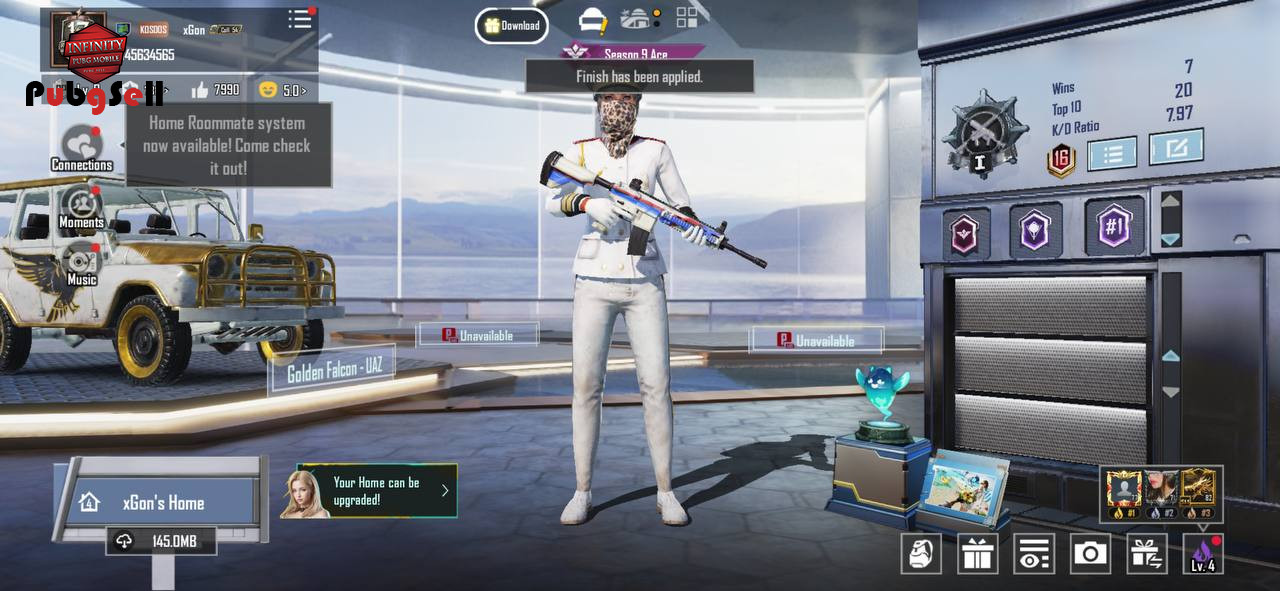Viewport: 1280px width, 591px height.
Task: Open the Music option
Action: (81, 264)
